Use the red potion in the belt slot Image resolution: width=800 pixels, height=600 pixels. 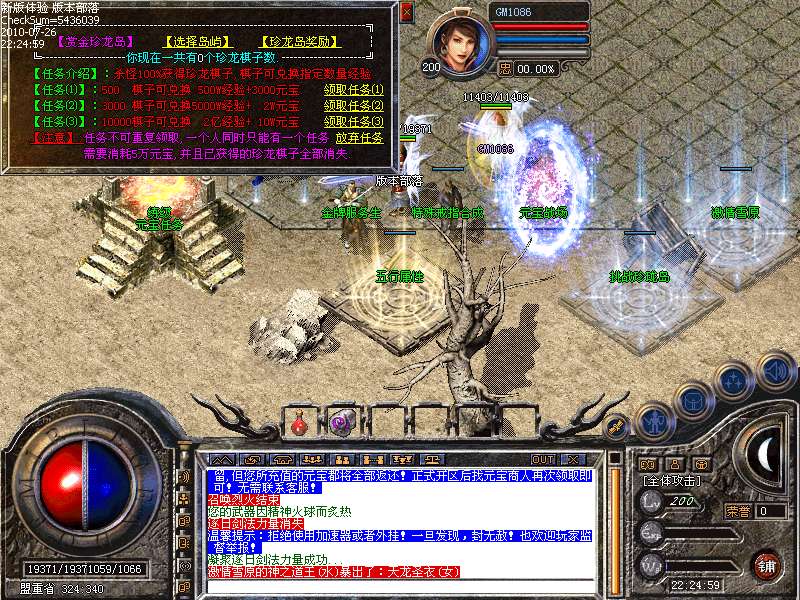[299, 423]
